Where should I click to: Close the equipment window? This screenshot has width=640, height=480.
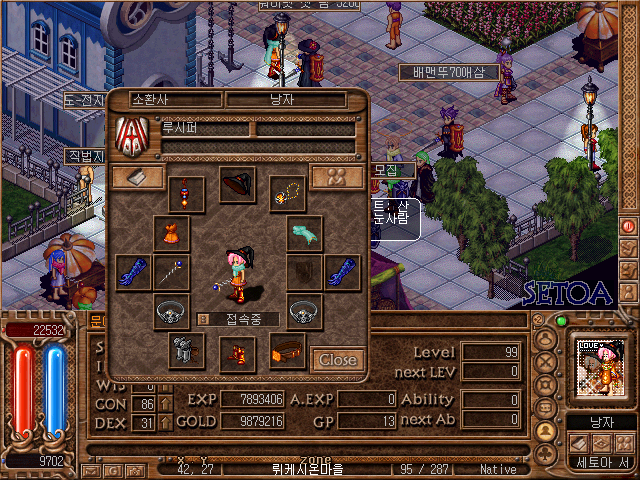click(337, 360)
